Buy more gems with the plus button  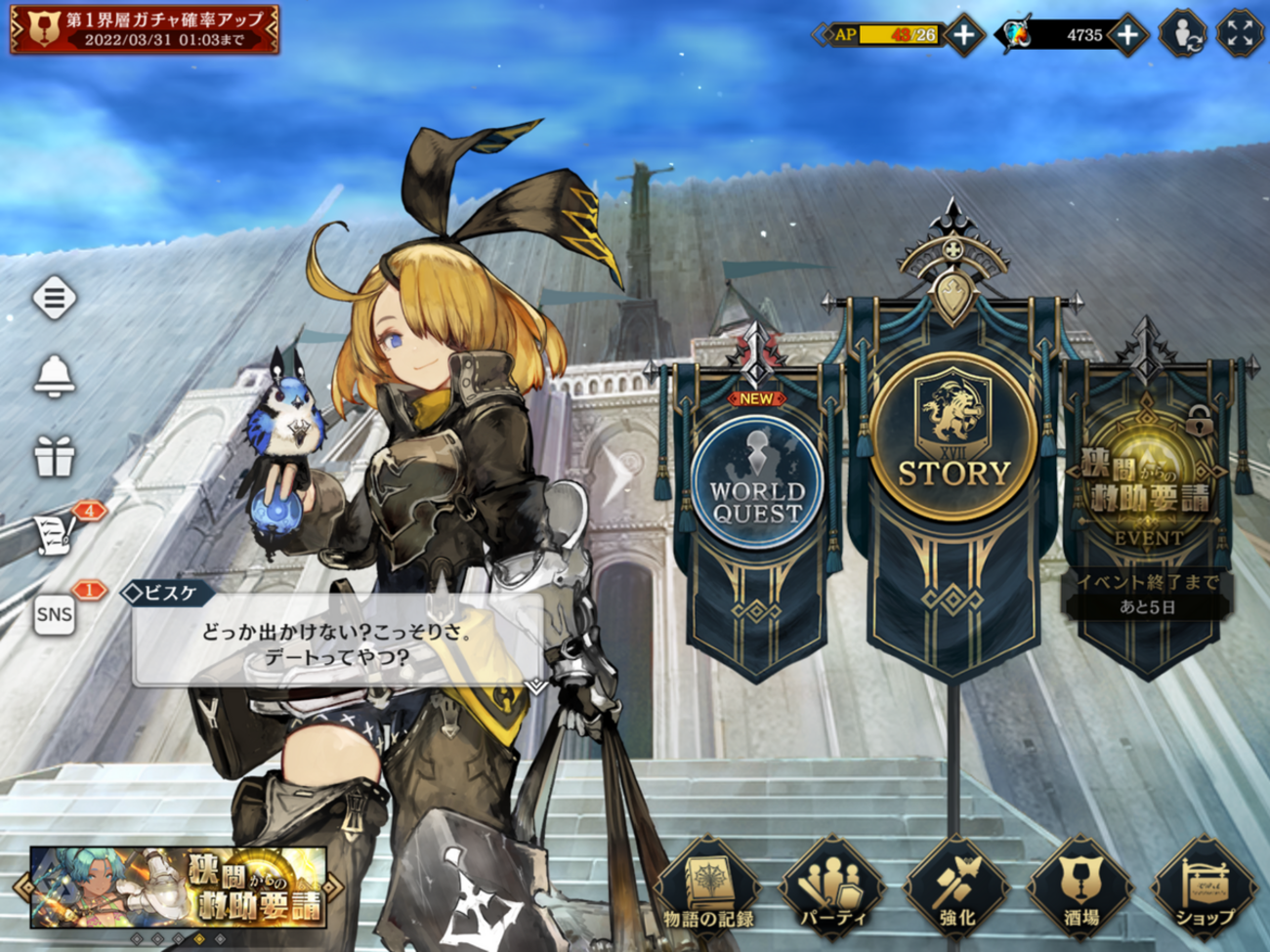pyautogui.click(x=1127, y=35)
